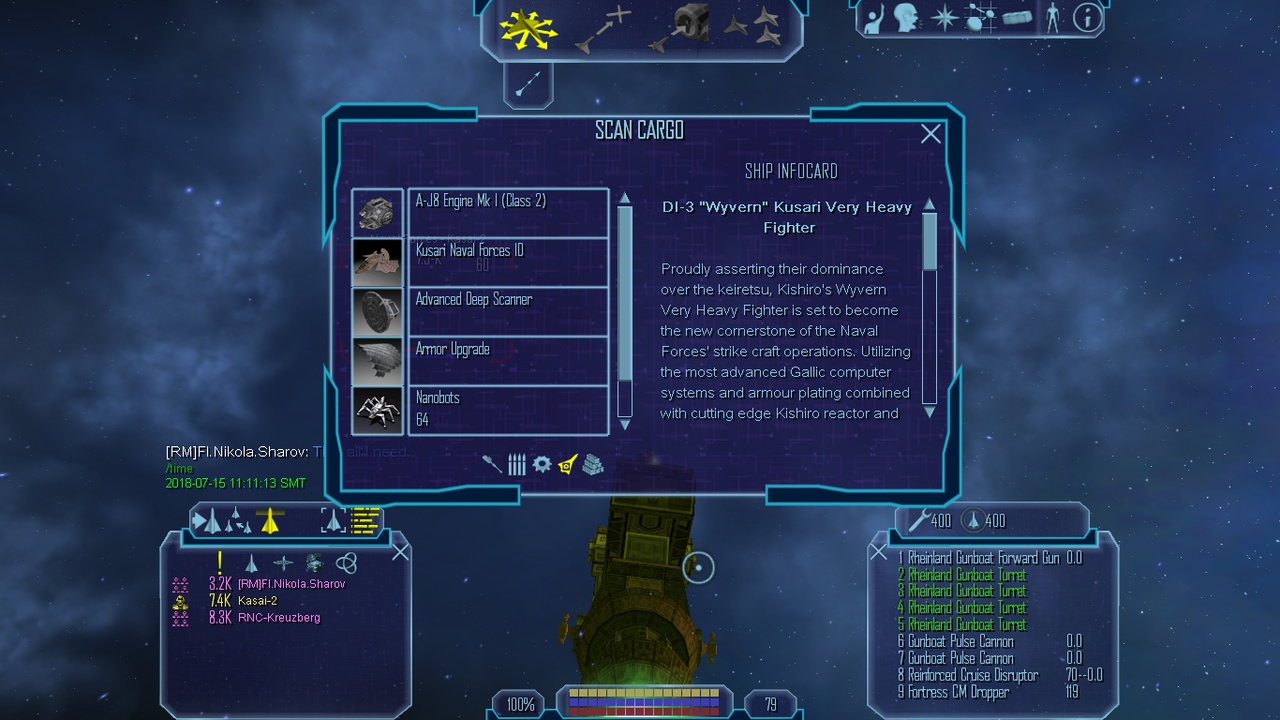1280x720 pixels.
Task: Show the ammunition filter with the bullets icon
Action: (516, 464)
